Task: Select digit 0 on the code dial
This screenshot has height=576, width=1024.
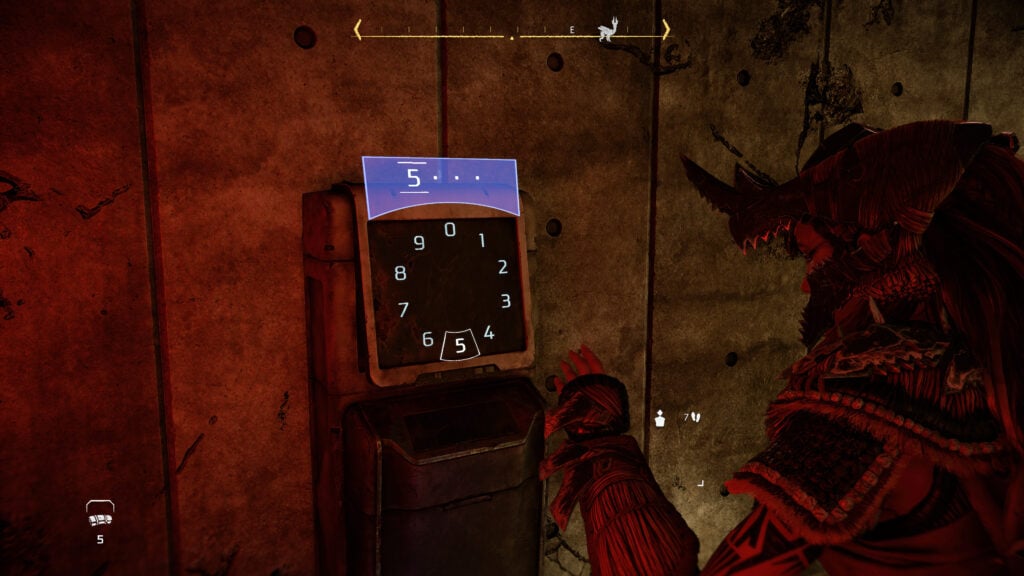Action: click(450, 230)
